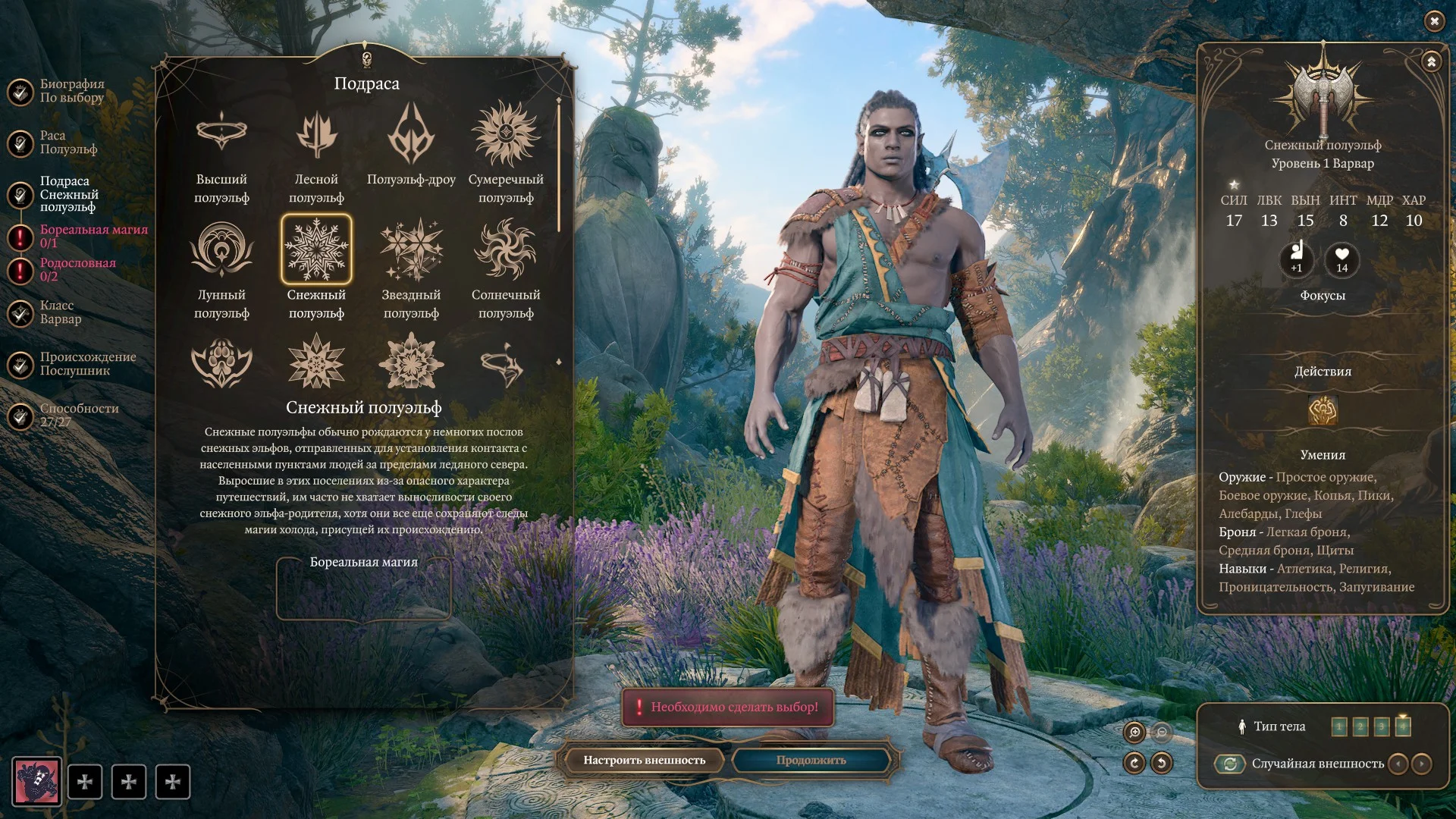
Task: Click the Настроить внешность button
Action: point(644,760)
